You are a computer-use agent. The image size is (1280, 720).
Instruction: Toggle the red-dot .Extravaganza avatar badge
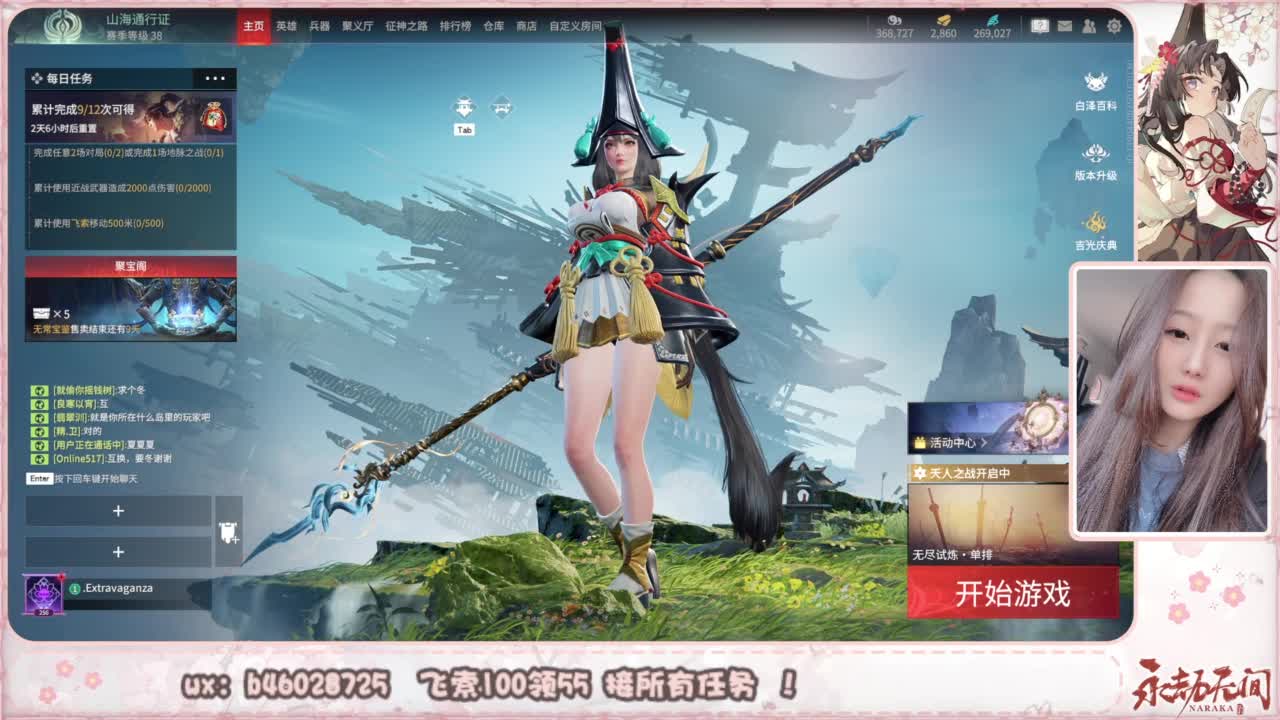(41, 590)
